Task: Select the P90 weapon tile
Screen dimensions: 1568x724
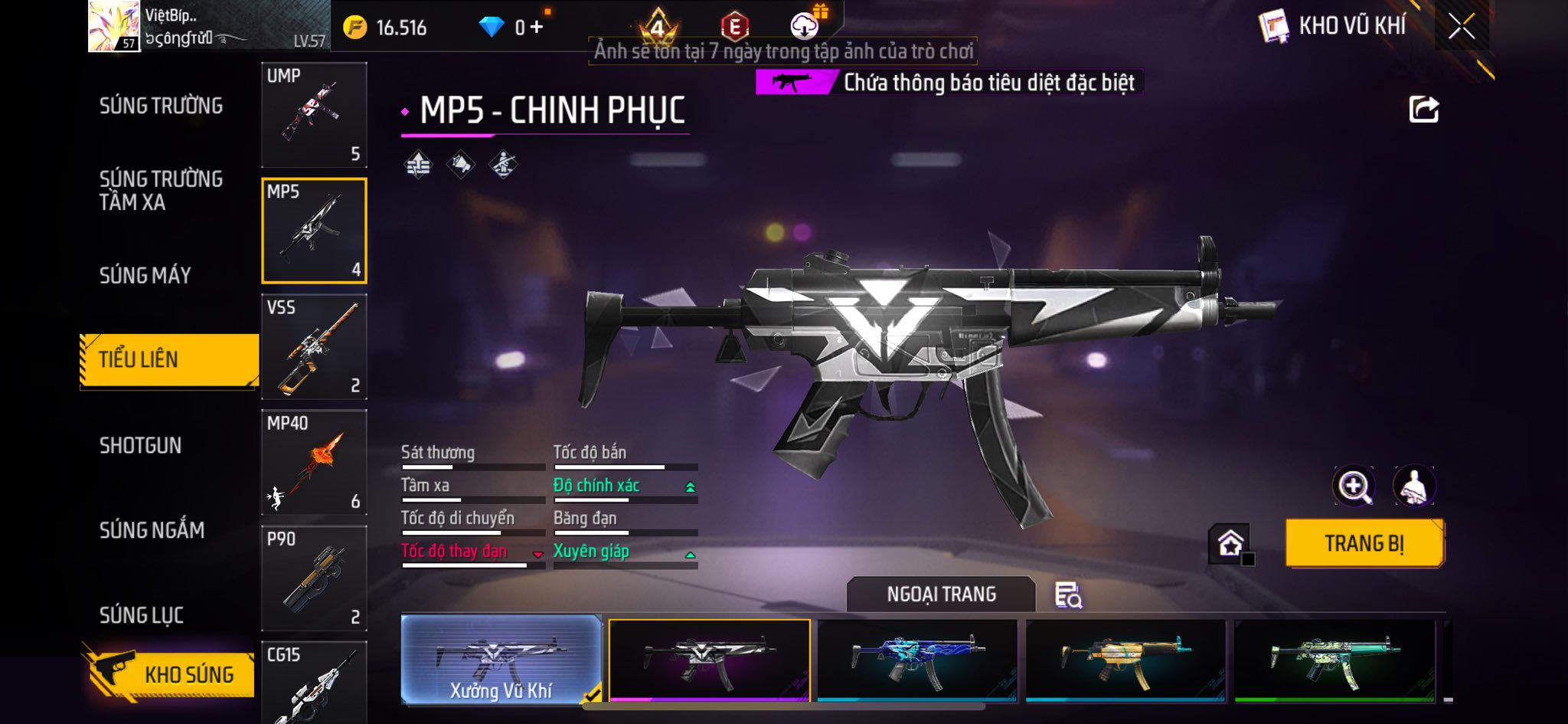Action: (314, 578)
